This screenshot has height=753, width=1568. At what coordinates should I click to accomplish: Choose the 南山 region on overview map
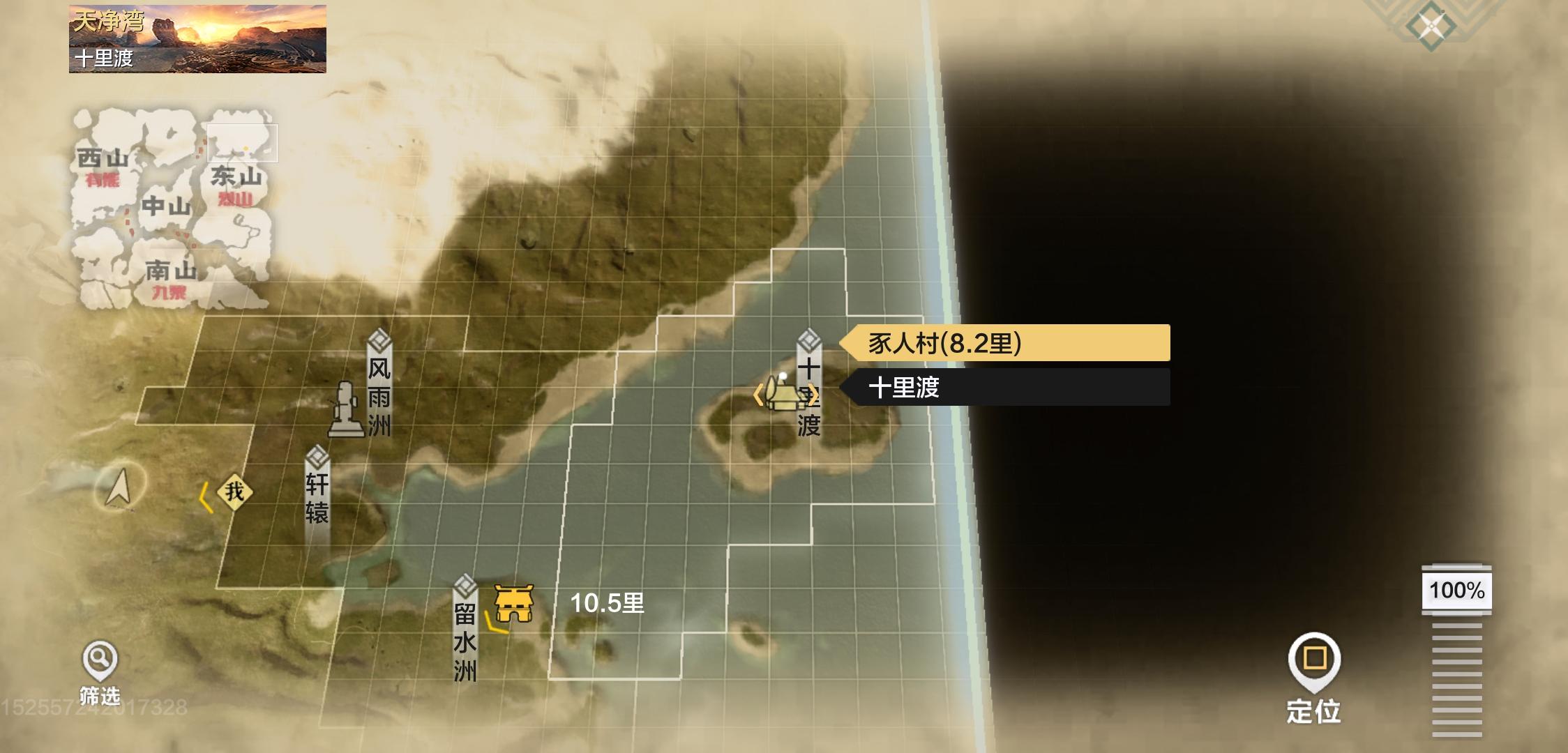pyautogui.click(x=170, y=272)
